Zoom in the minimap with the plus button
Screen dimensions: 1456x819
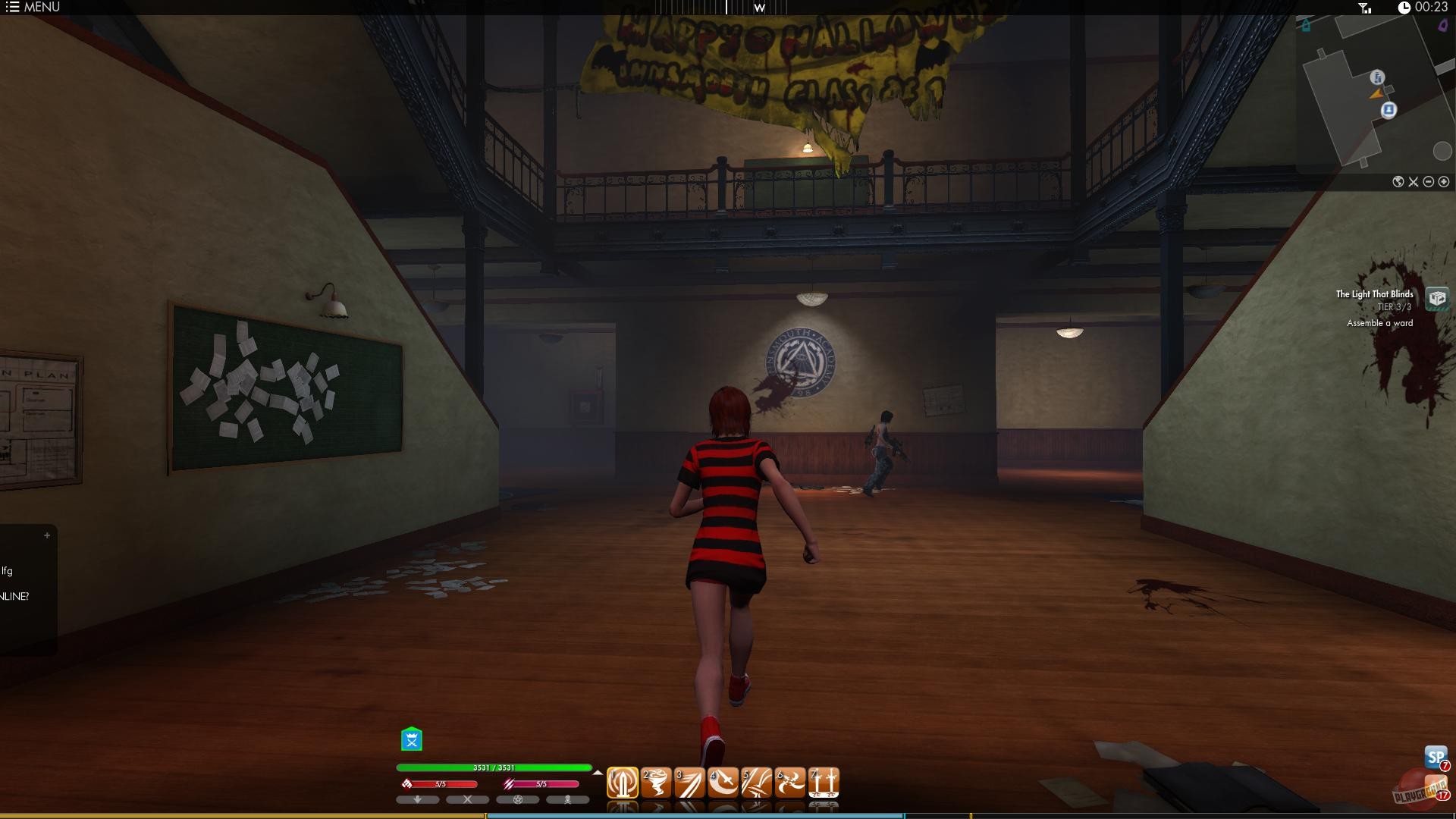click(x=1445, y=182)
